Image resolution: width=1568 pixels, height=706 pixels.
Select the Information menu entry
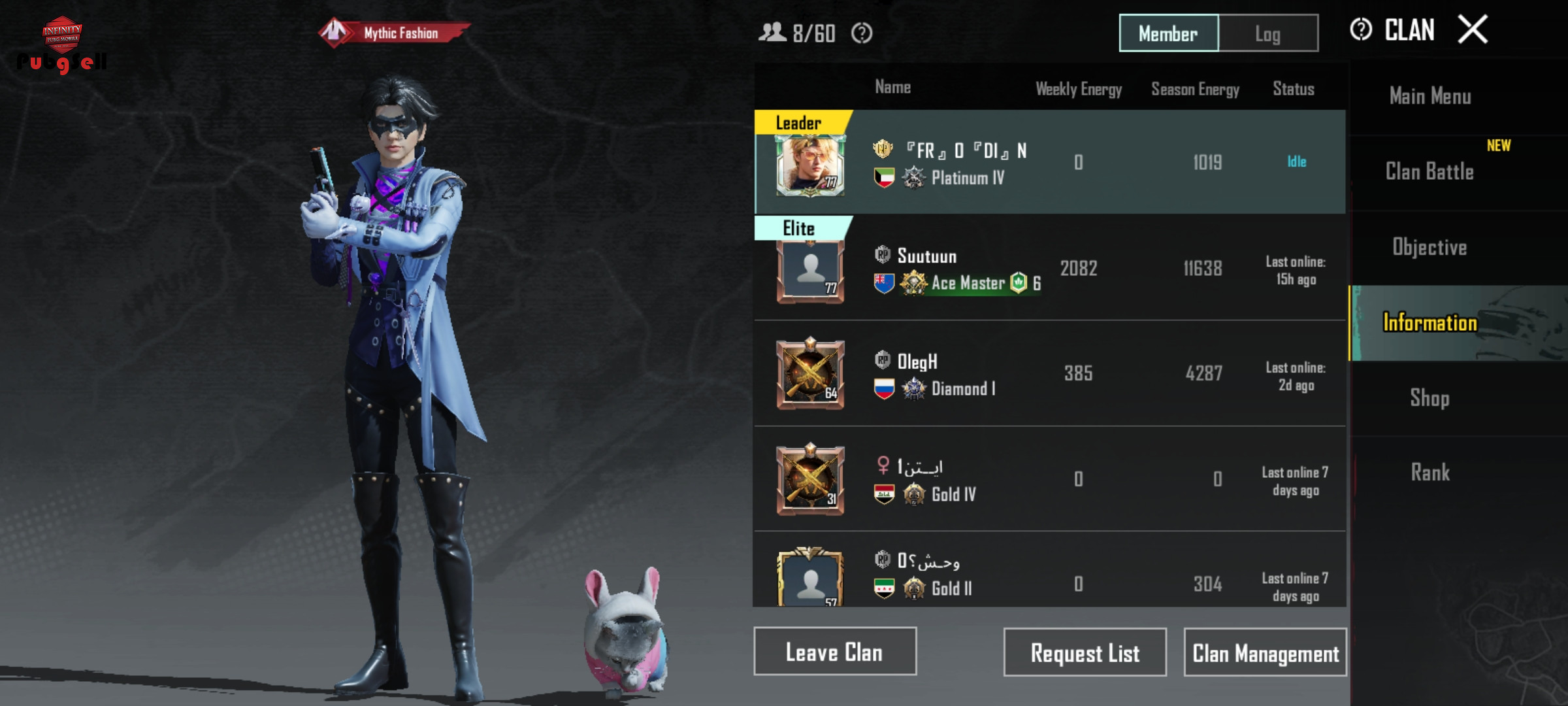click(x=1429, y=323)
